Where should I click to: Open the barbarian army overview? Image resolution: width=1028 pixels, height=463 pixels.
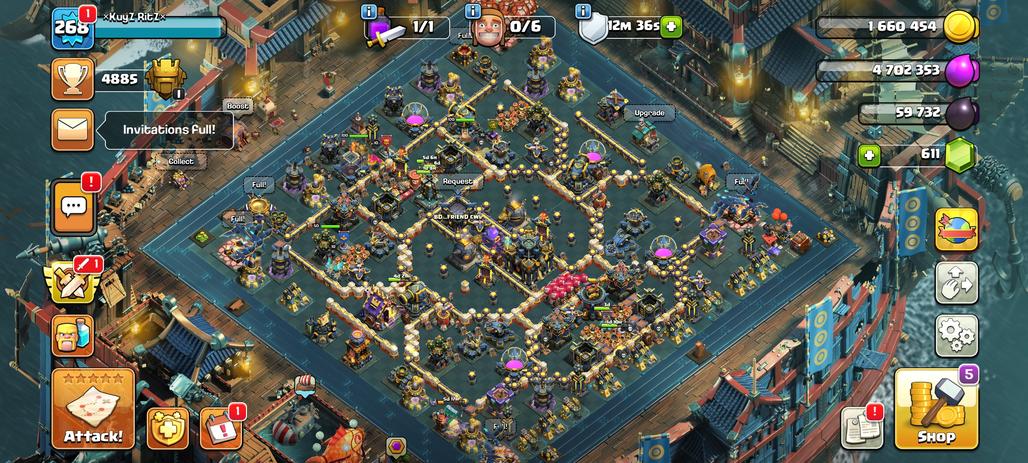73,337
